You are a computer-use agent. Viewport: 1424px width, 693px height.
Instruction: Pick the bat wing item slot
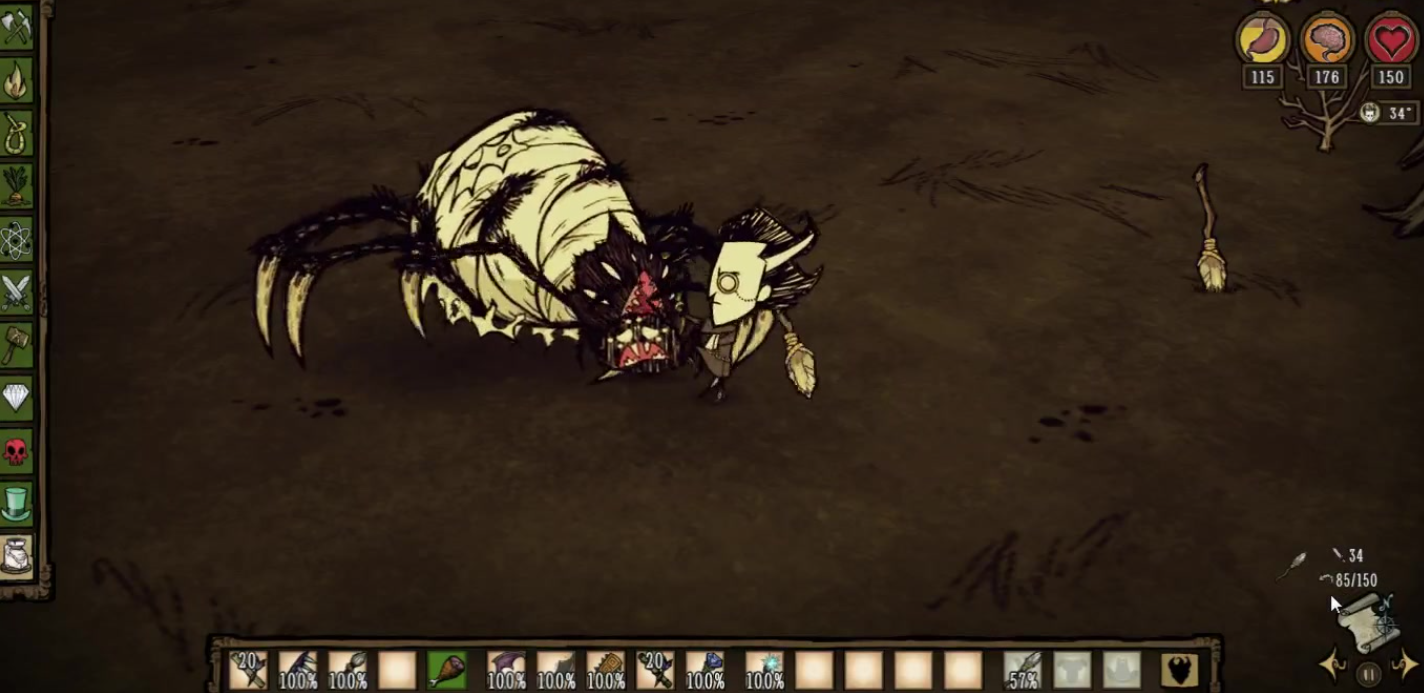pyautogui.click(x=506, y=669)
